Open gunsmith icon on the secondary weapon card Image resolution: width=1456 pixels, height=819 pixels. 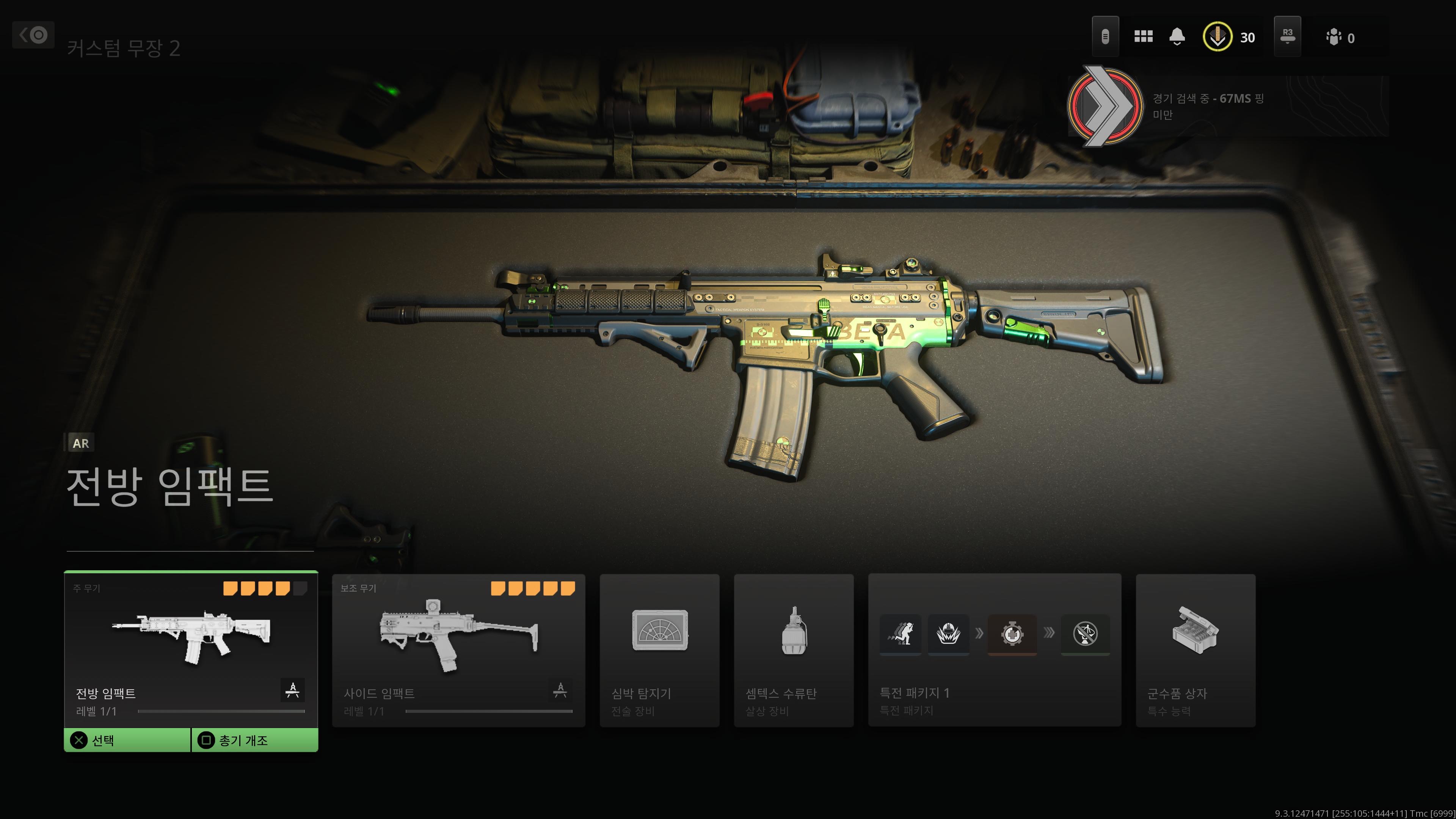560,690
